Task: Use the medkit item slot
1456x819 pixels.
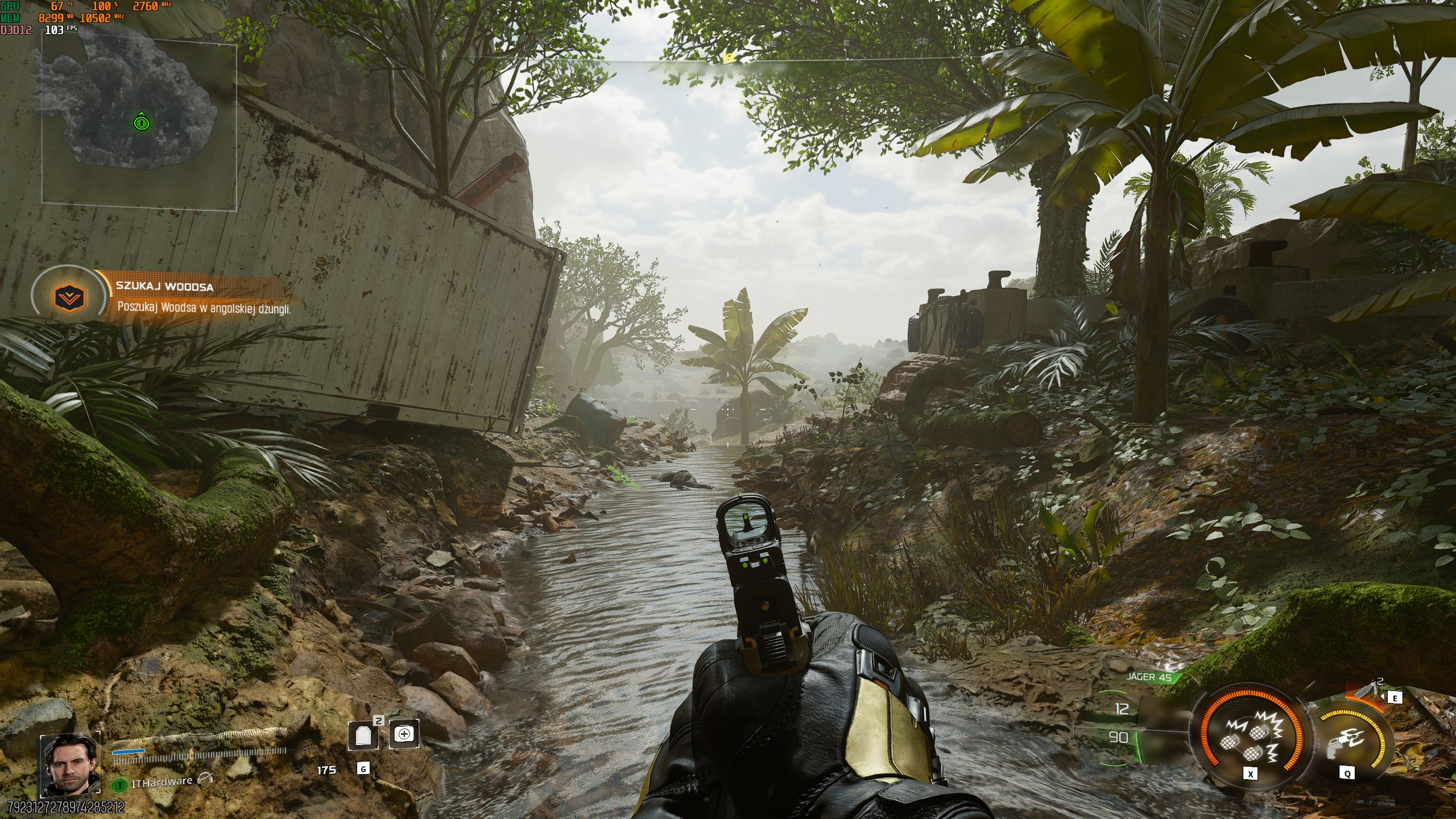Action: [404, 734]
